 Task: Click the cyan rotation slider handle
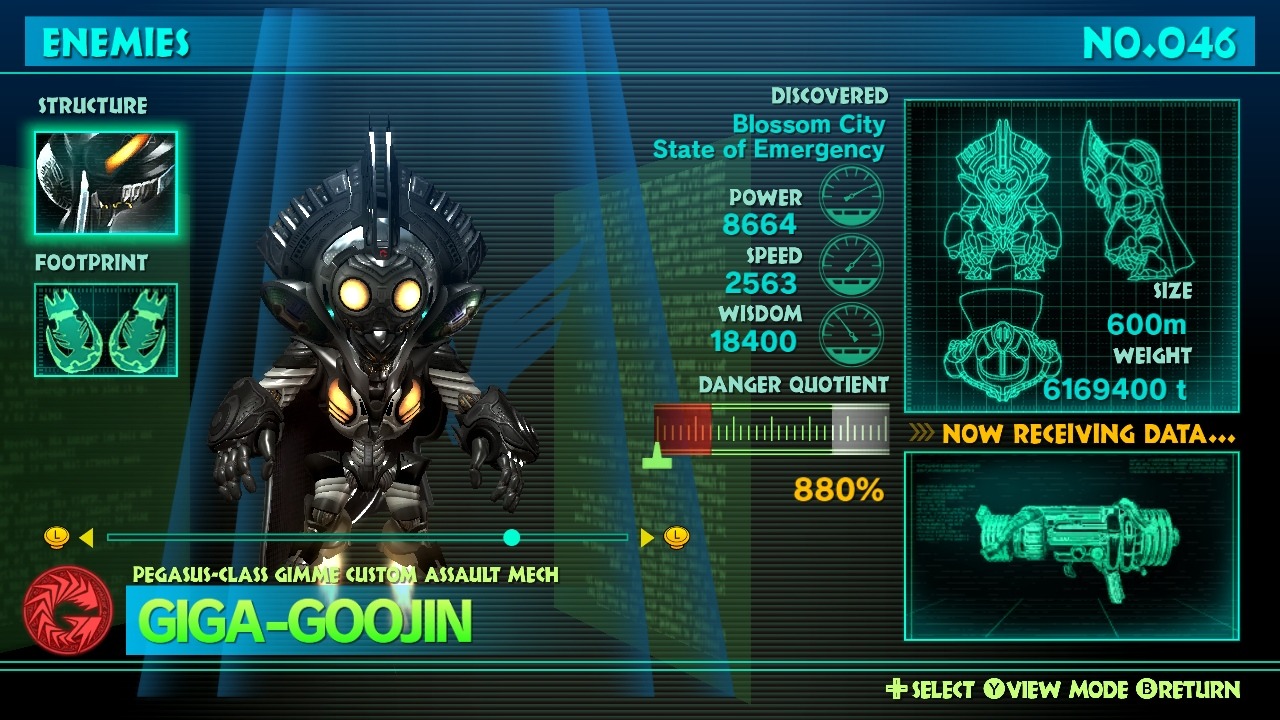[x=512, y=538]
